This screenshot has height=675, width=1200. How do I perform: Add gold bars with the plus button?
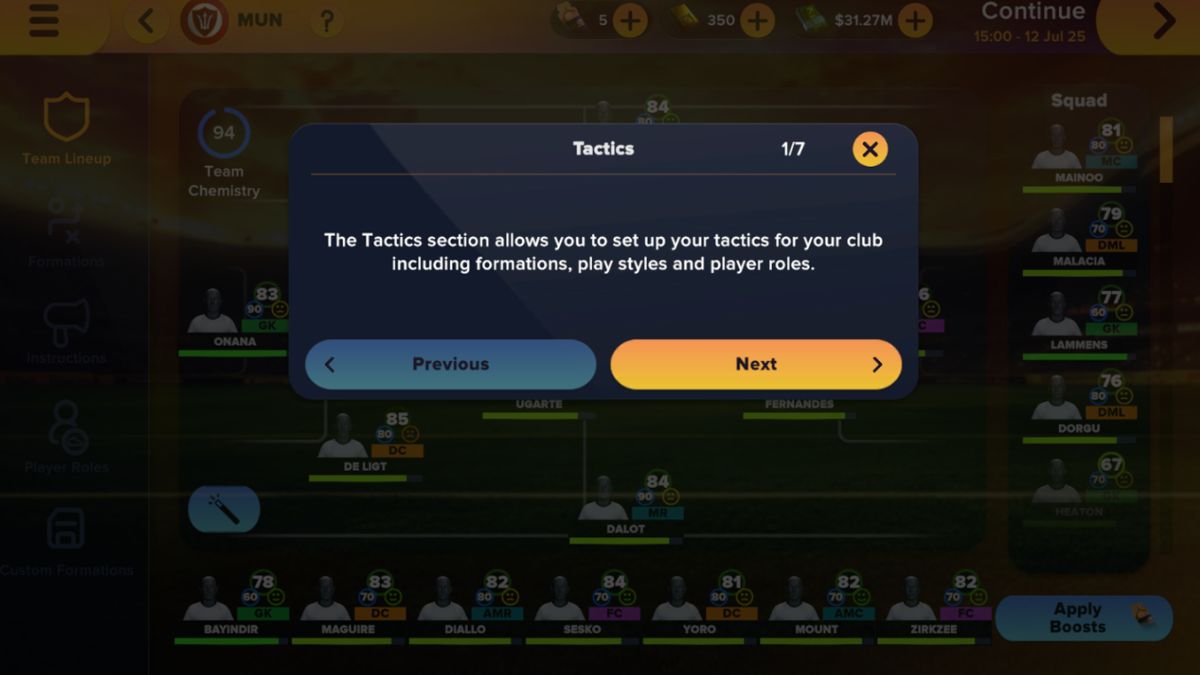757,20
